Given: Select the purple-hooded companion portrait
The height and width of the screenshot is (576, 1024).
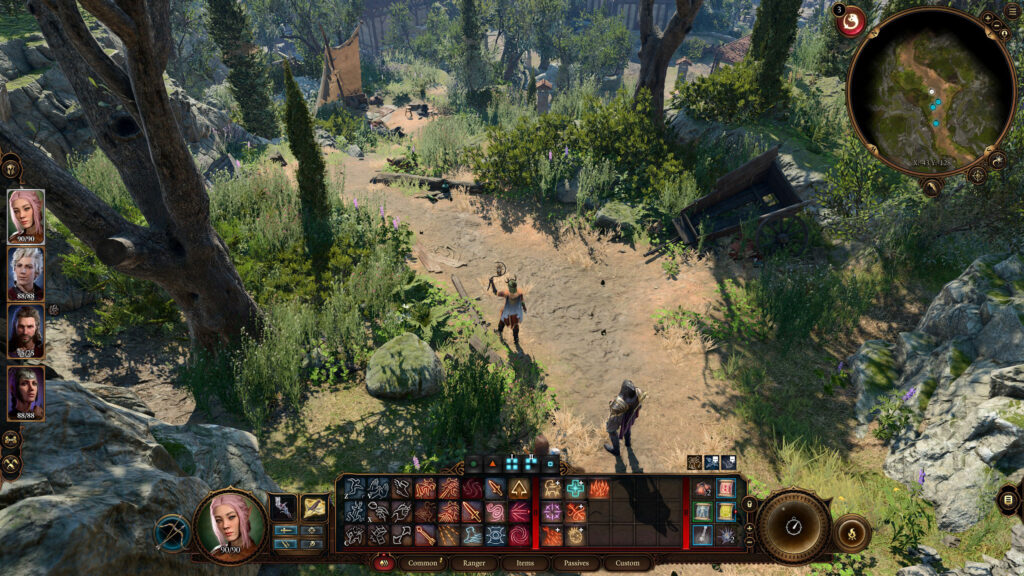Looking at the screenshot, I should (26, 391).
